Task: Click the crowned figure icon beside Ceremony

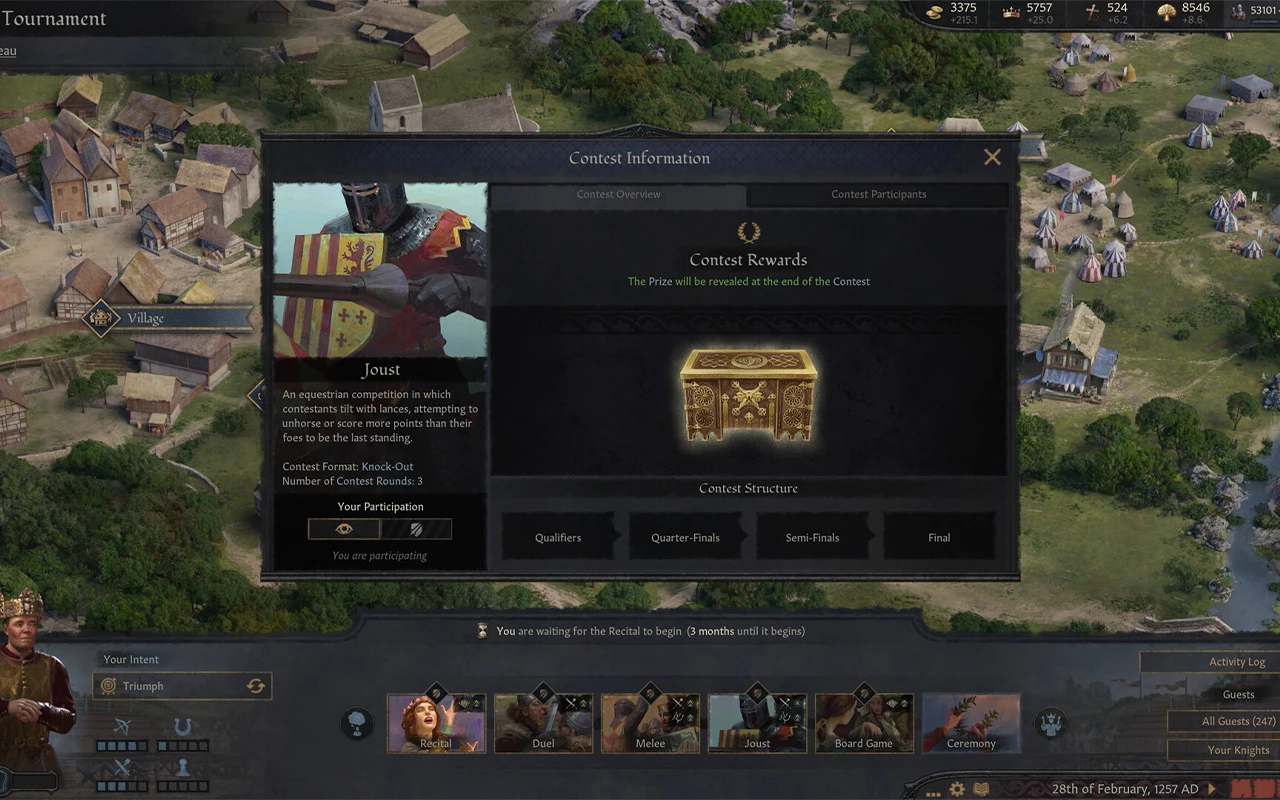Action: 1051,722
